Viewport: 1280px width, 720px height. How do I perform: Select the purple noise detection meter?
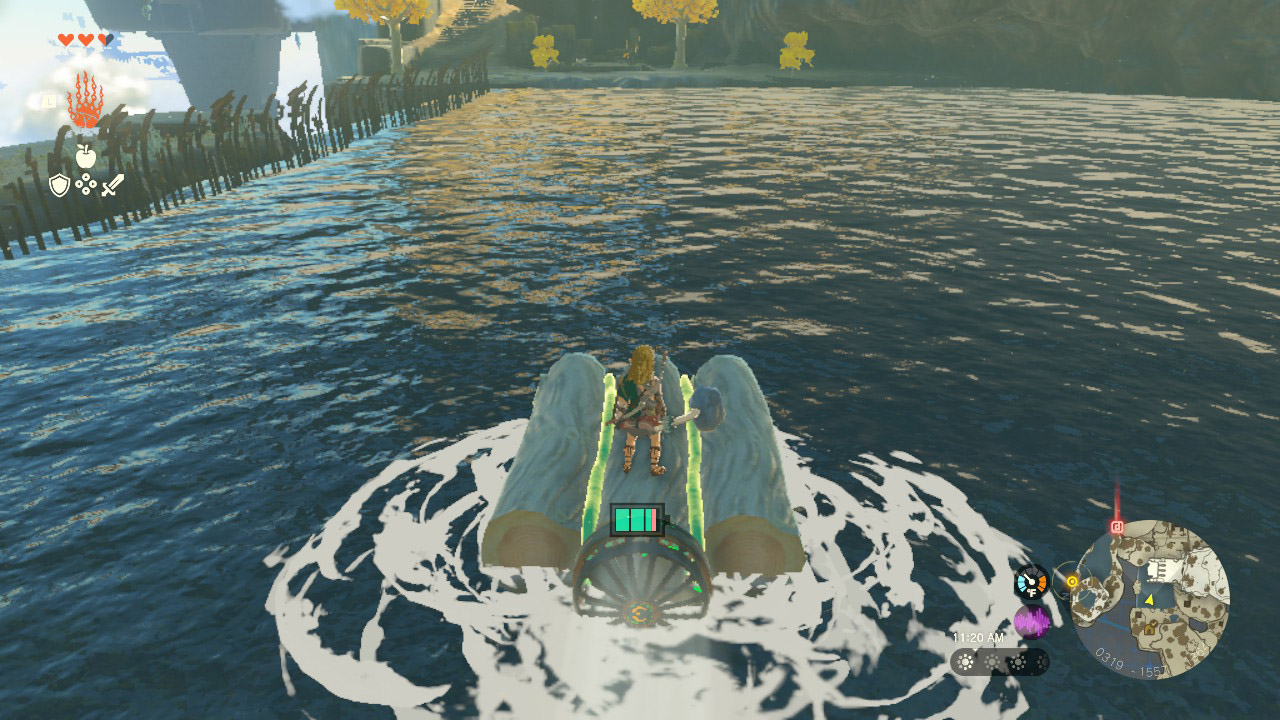click(1032, 621)
